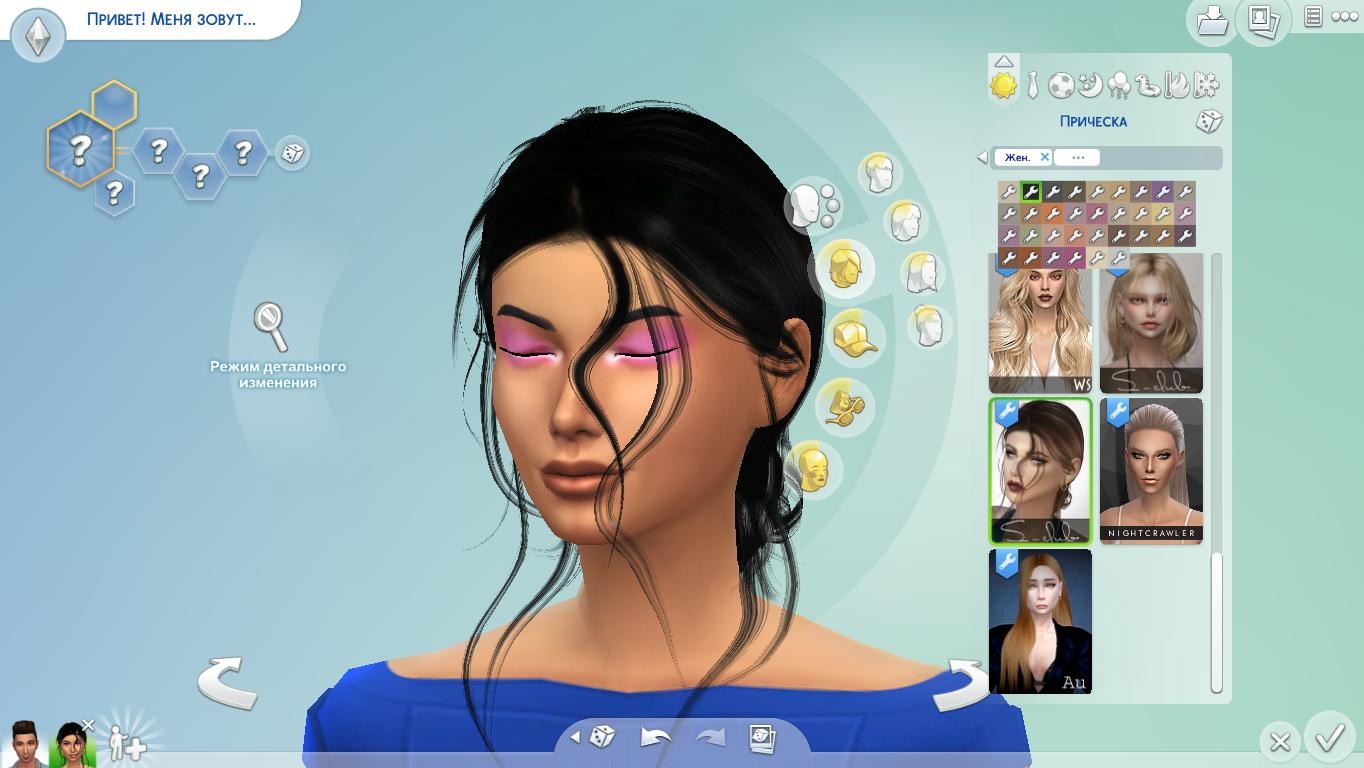Undo the last change
This screenshot has height=768, width=1364.
[x=655, y=738]
